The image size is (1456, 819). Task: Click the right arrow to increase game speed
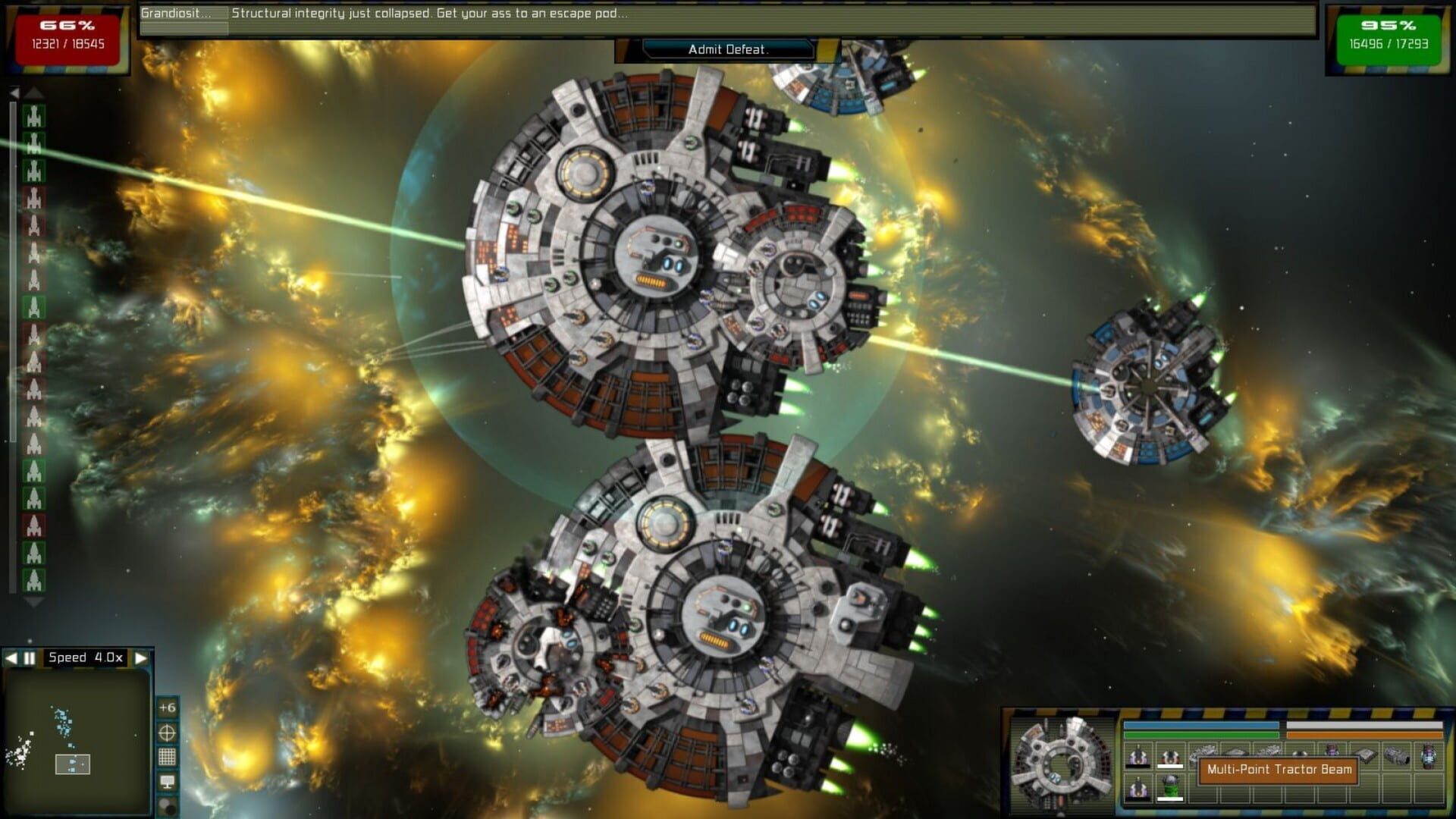(143, 657)
